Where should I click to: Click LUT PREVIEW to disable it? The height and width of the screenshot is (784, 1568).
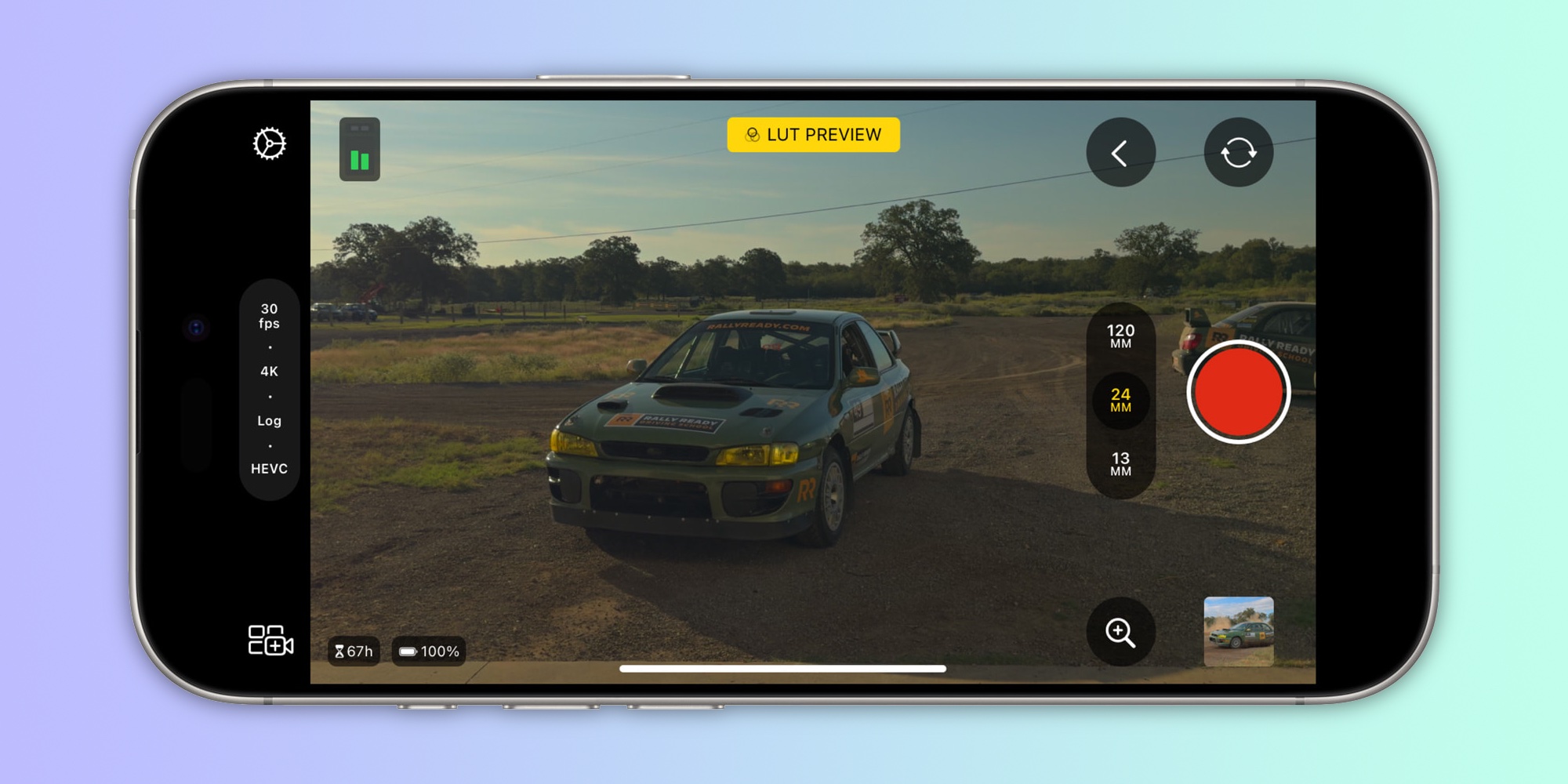click(813, 134)
